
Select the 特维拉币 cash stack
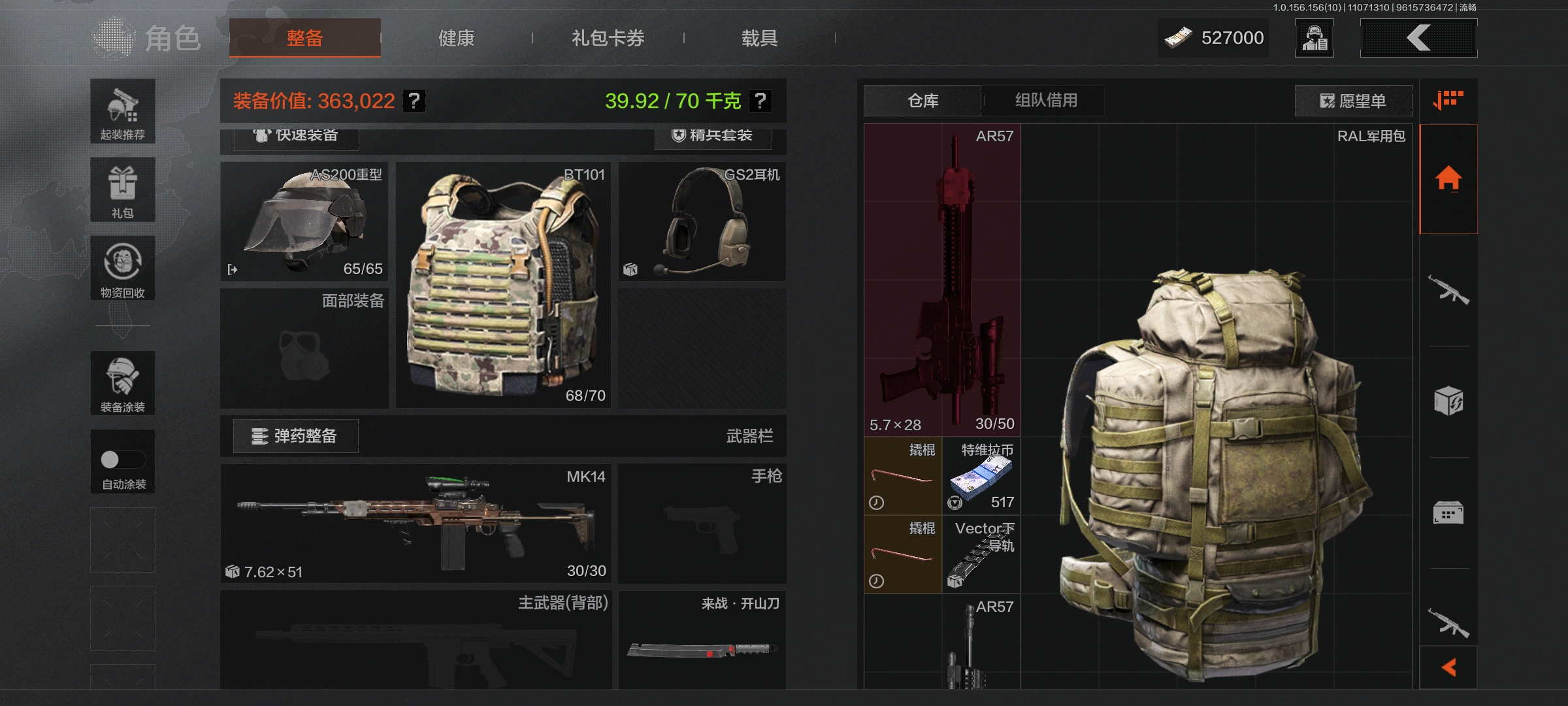pos(981,476)
